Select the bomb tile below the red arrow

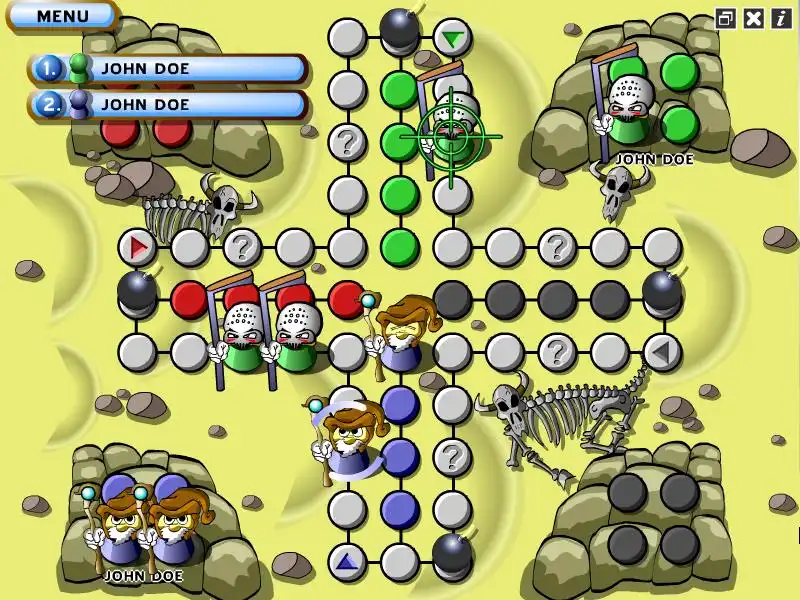coord(137,292)
